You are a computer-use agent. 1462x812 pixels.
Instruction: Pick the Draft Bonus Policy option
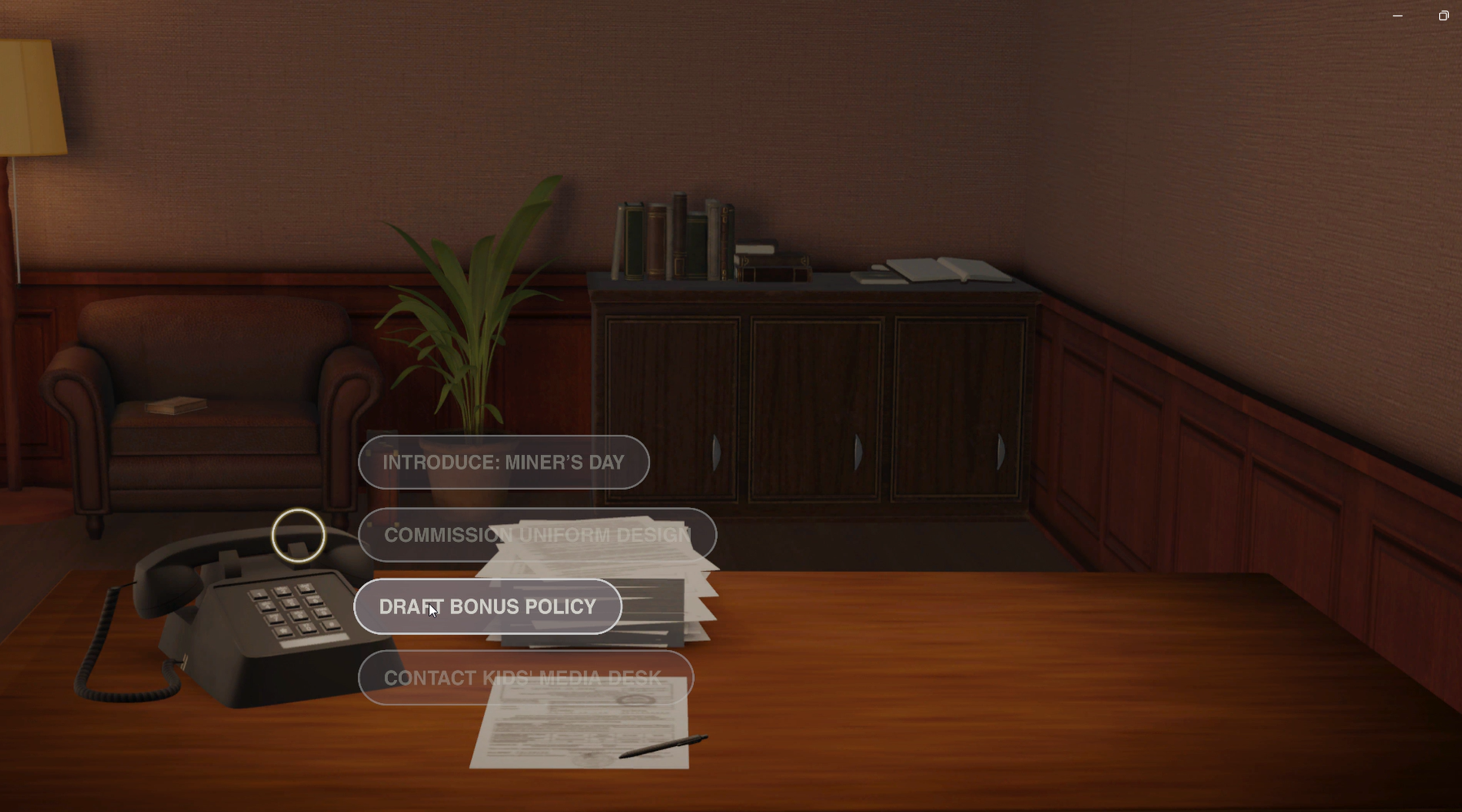point(487,607)
